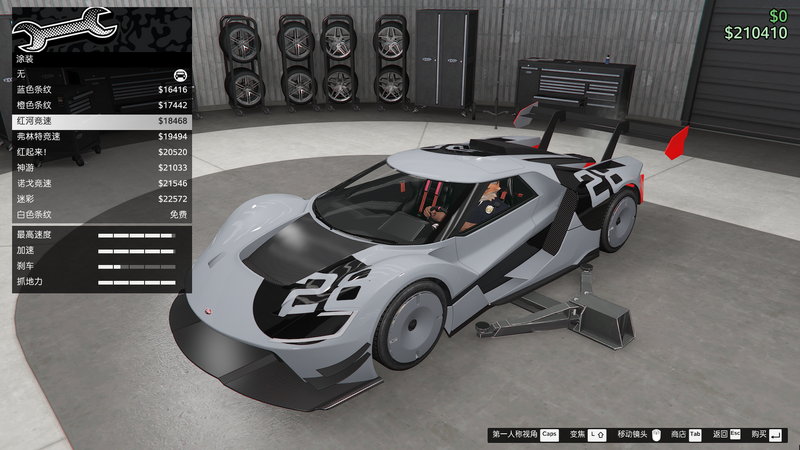Choose the 弗林特竞速 livery for $19494

100,136
